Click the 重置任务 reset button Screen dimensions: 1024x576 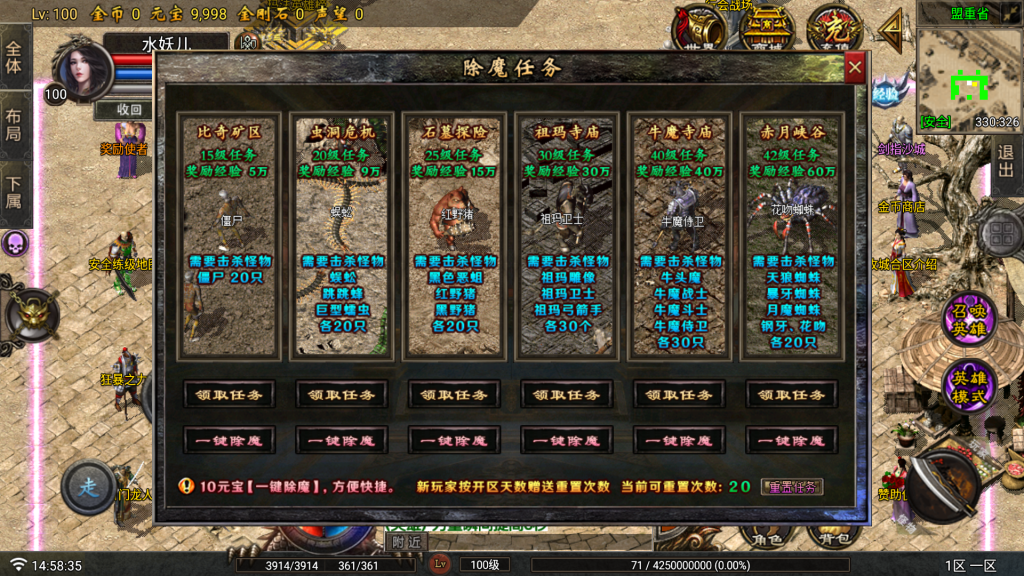pos(791,487)
